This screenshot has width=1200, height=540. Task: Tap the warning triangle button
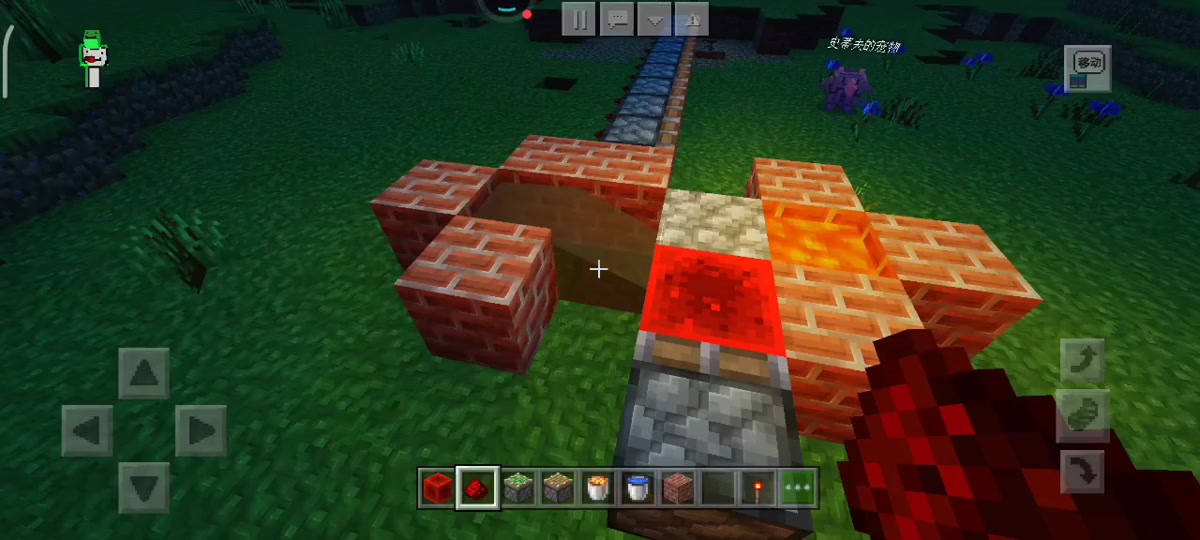click(692, 19)
